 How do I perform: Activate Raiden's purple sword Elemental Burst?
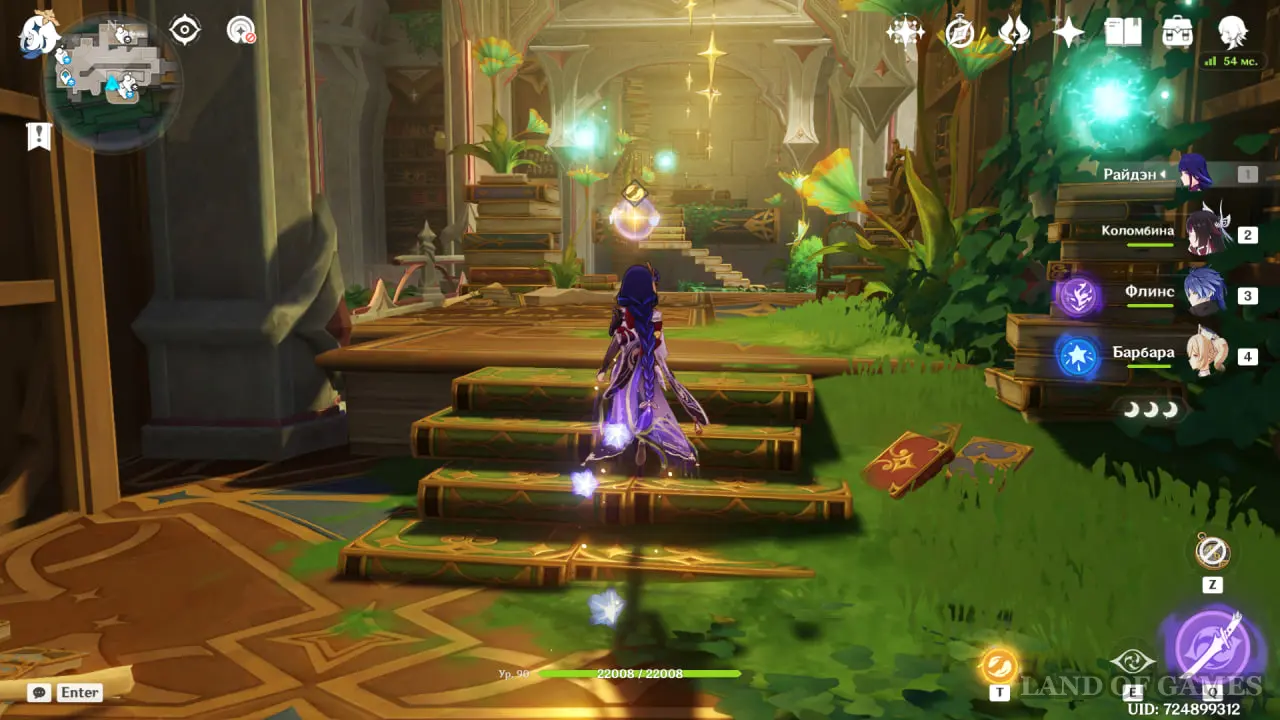coord(1213,645)
